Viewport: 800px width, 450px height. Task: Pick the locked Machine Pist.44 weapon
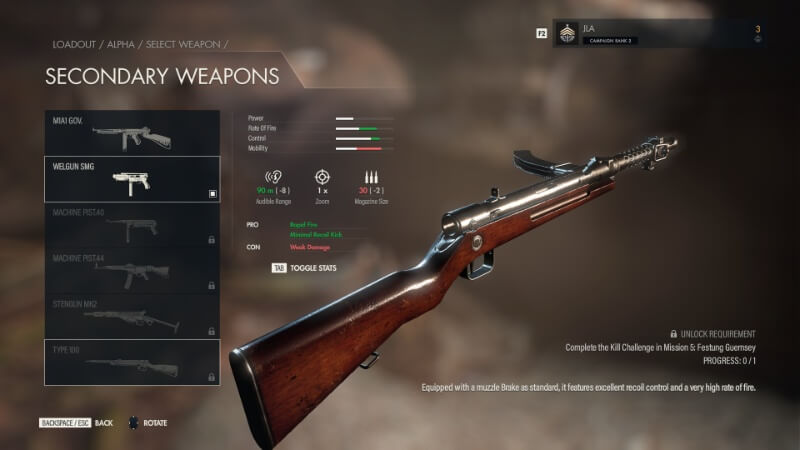[x=131, y=270]
